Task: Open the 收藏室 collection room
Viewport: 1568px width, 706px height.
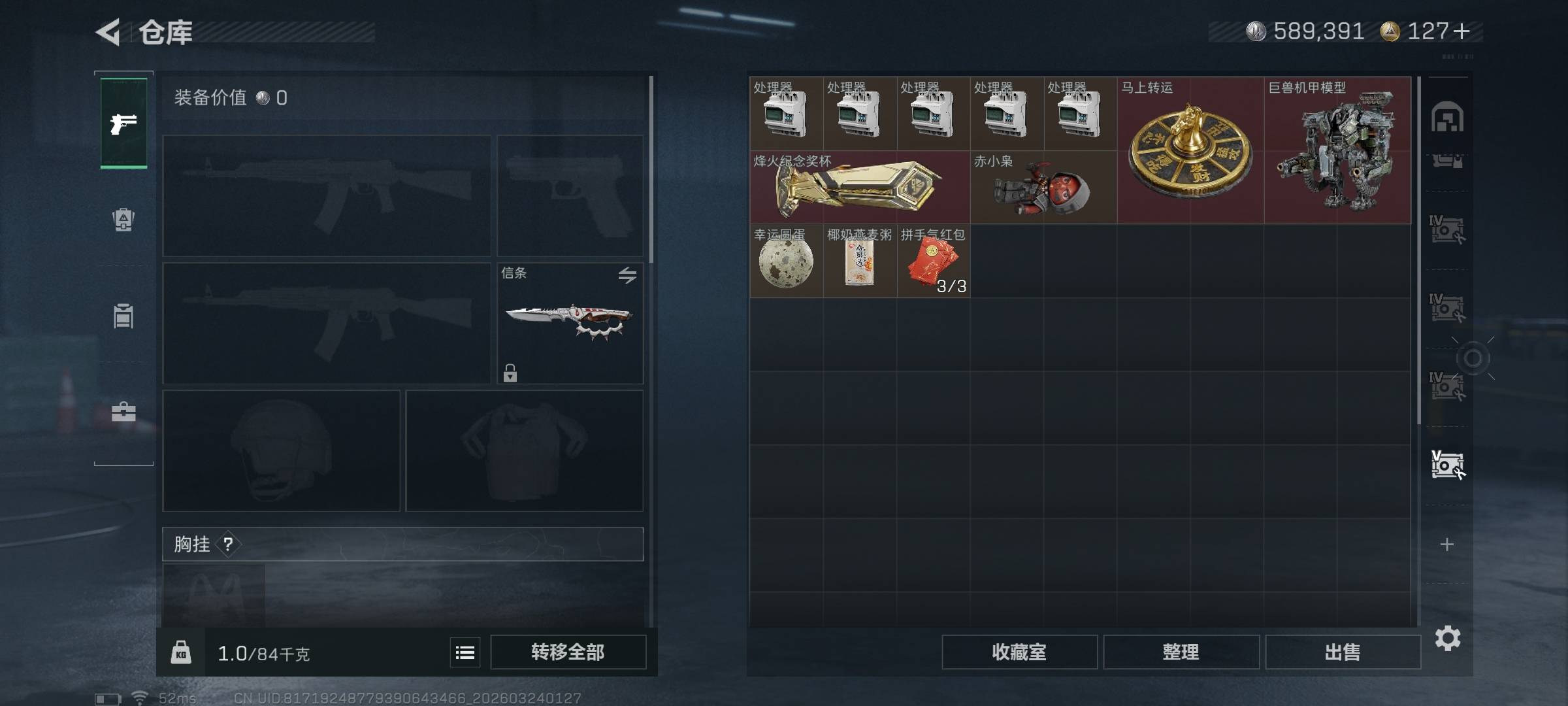Action: click(x=1019, y=652)
